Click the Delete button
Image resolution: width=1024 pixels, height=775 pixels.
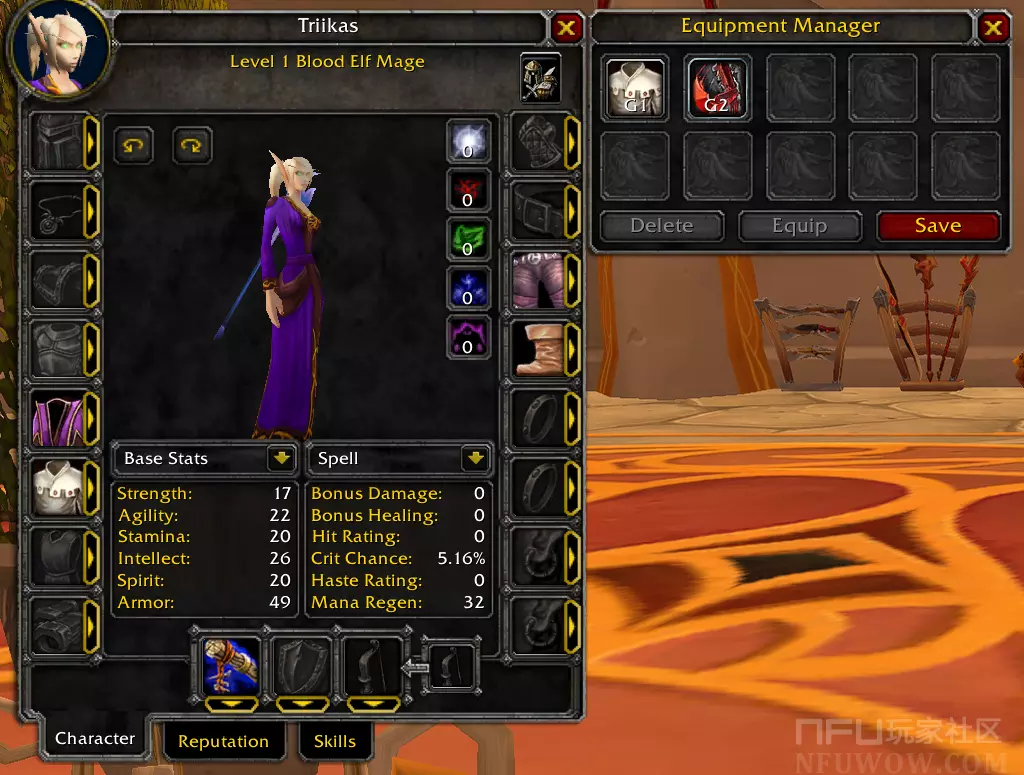point(661,226)
